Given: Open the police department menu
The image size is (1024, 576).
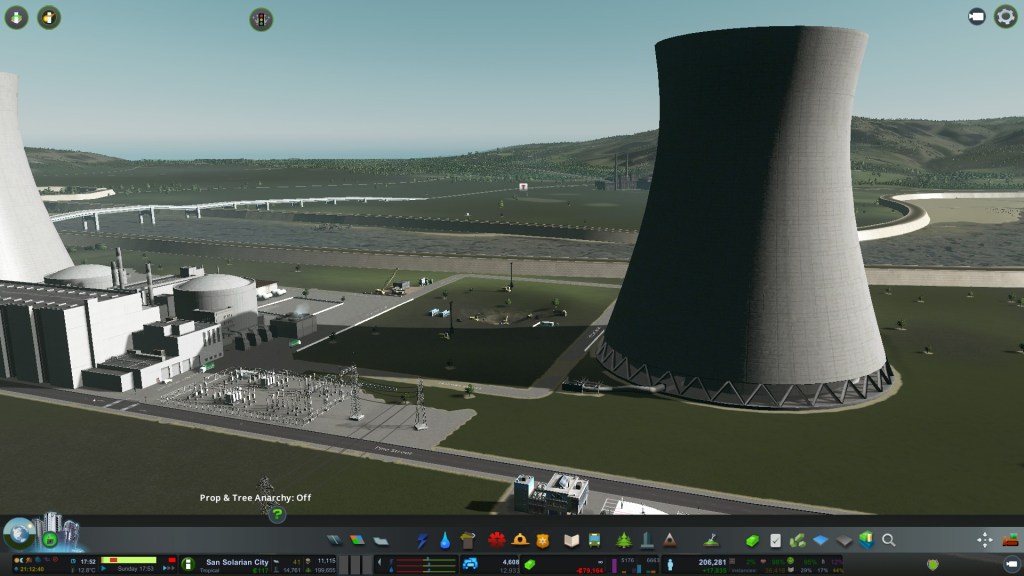Looking at the screenshot, I should point(543,540).
